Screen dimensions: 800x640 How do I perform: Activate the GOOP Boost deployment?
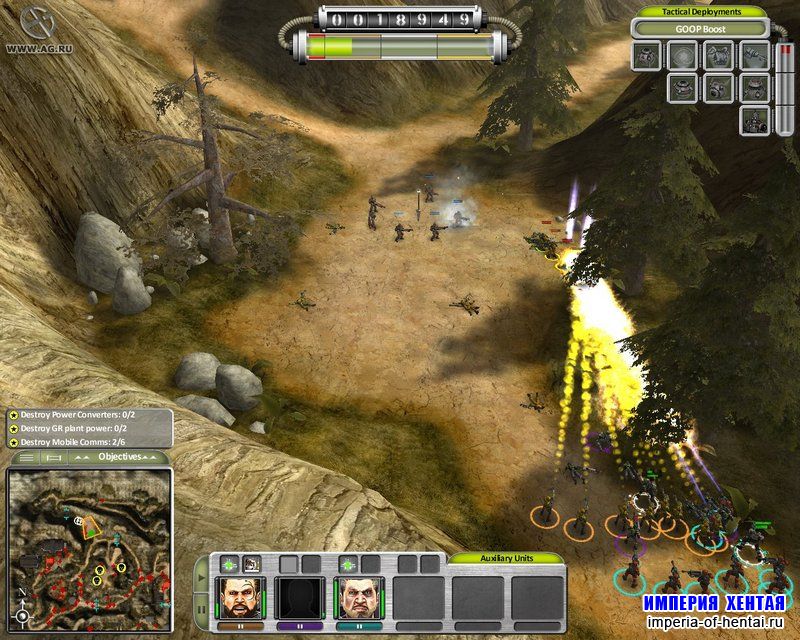tap(701, 29)
